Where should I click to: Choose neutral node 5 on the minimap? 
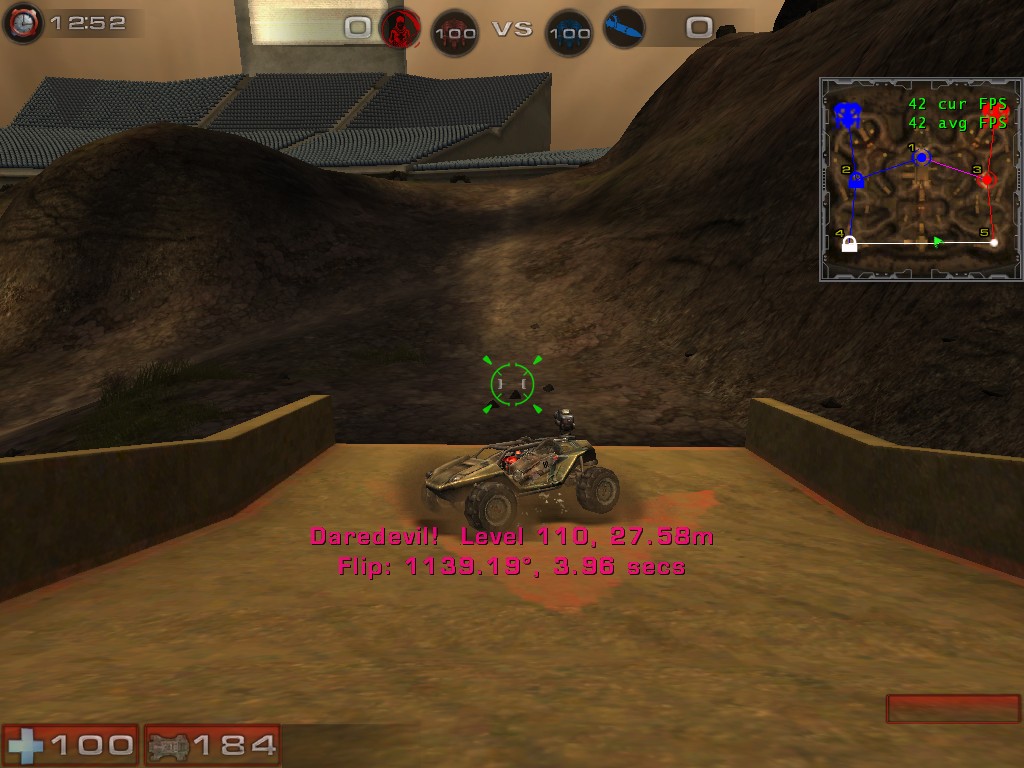(x=993, y=242)
